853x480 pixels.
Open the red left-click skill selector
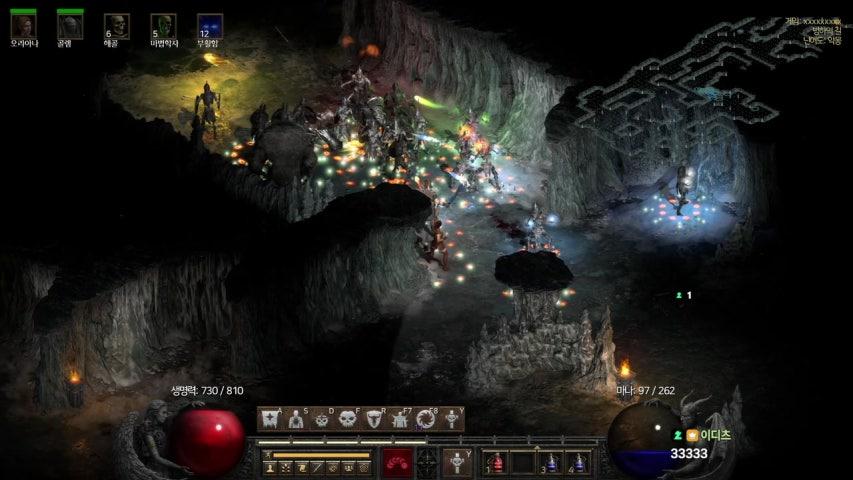(x=398, y=462)
